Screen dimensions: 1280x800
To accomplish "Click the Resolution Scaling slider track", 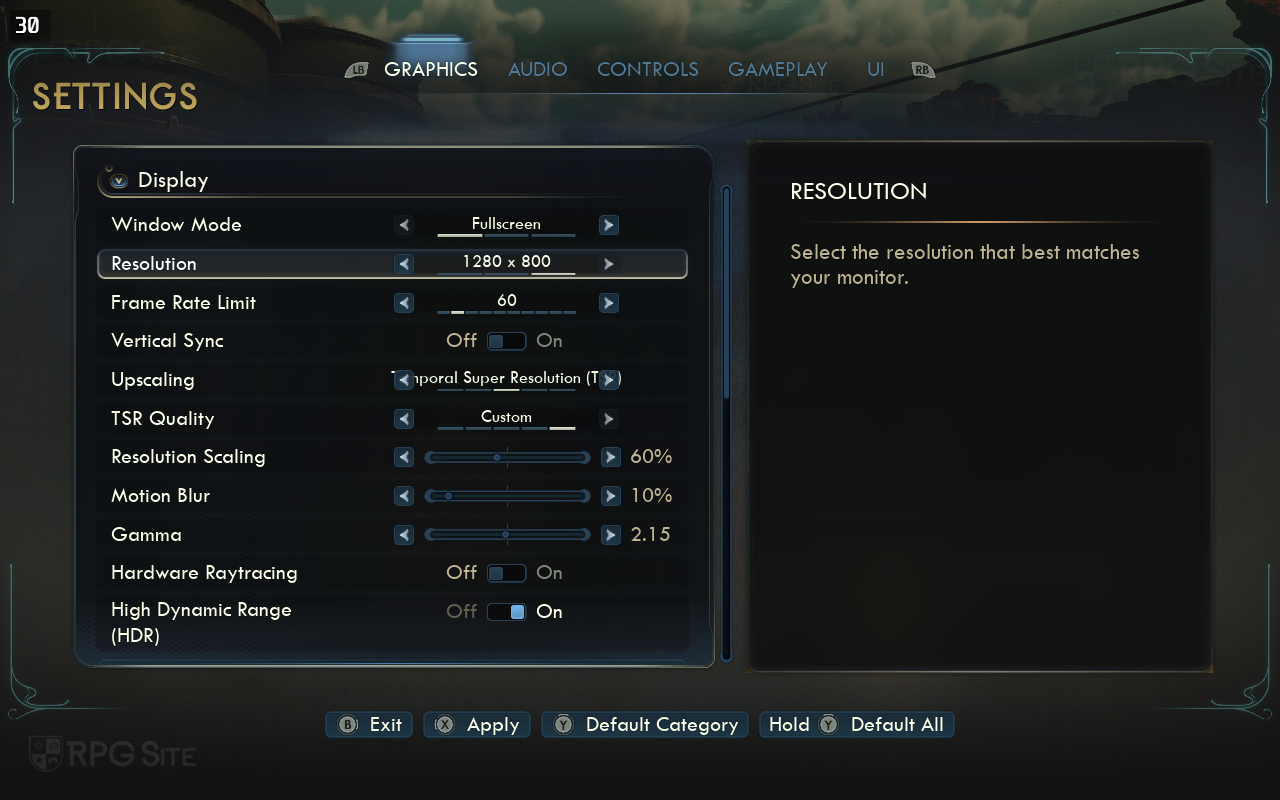I will coord(507,457).
